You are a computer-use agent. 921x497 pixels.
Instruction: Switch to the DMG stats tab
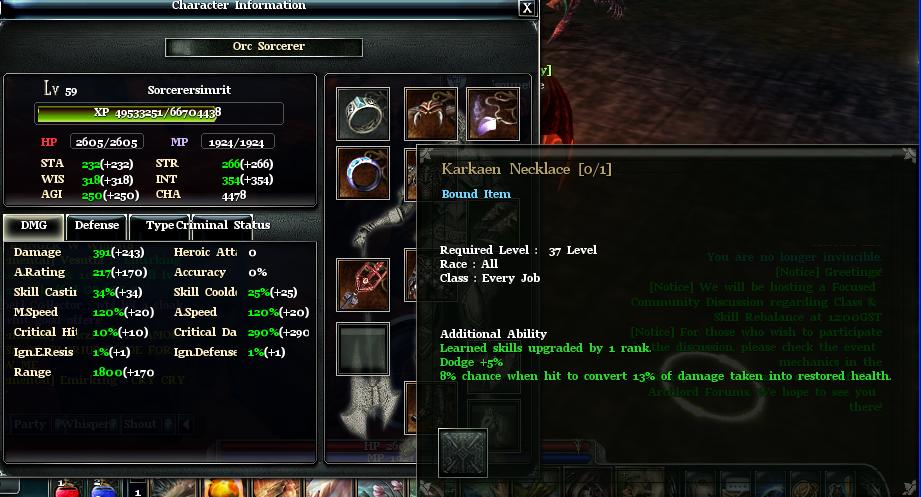click(33, 226)
